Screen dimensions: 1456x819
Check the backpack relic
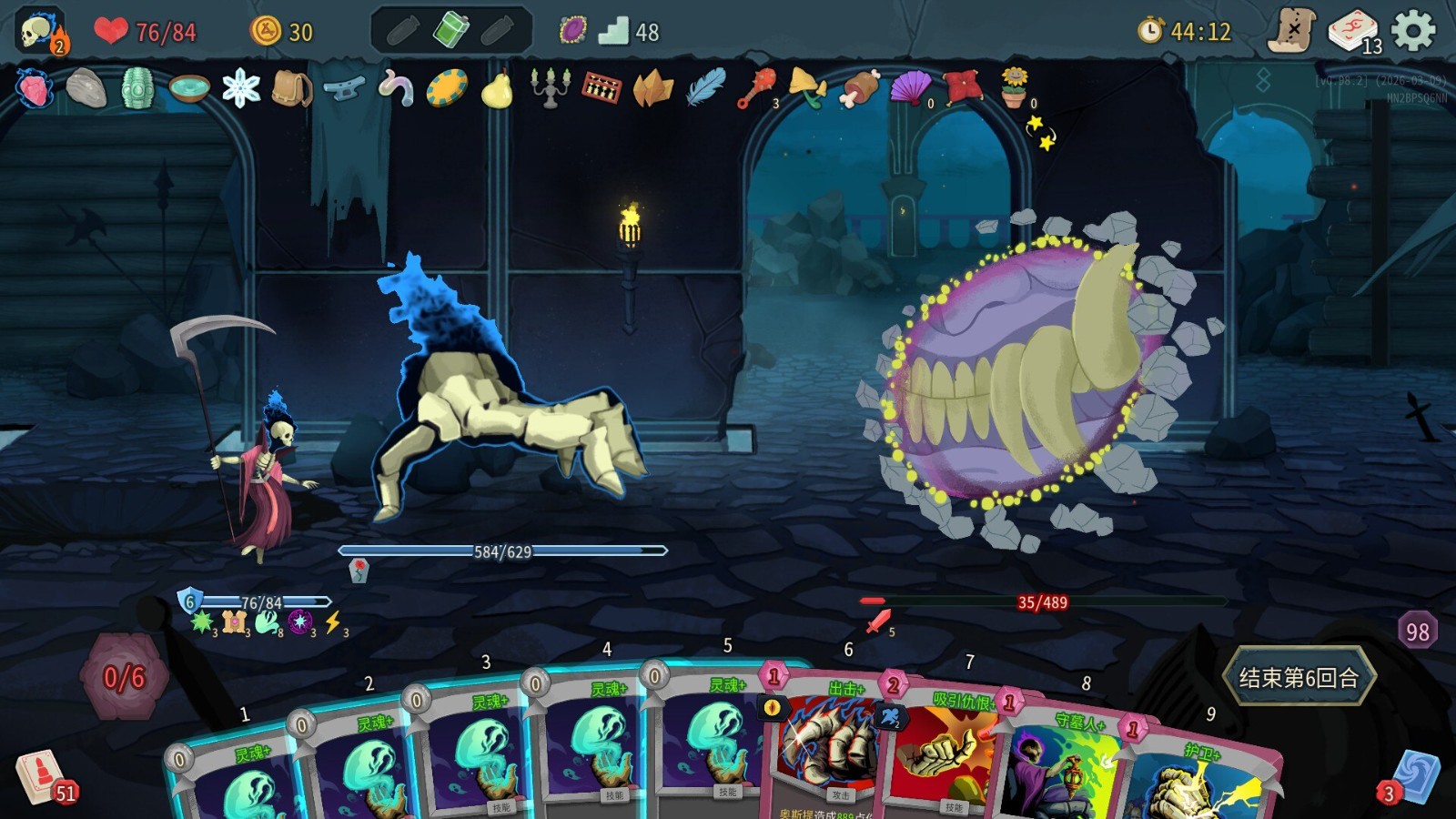pos(292,88)
